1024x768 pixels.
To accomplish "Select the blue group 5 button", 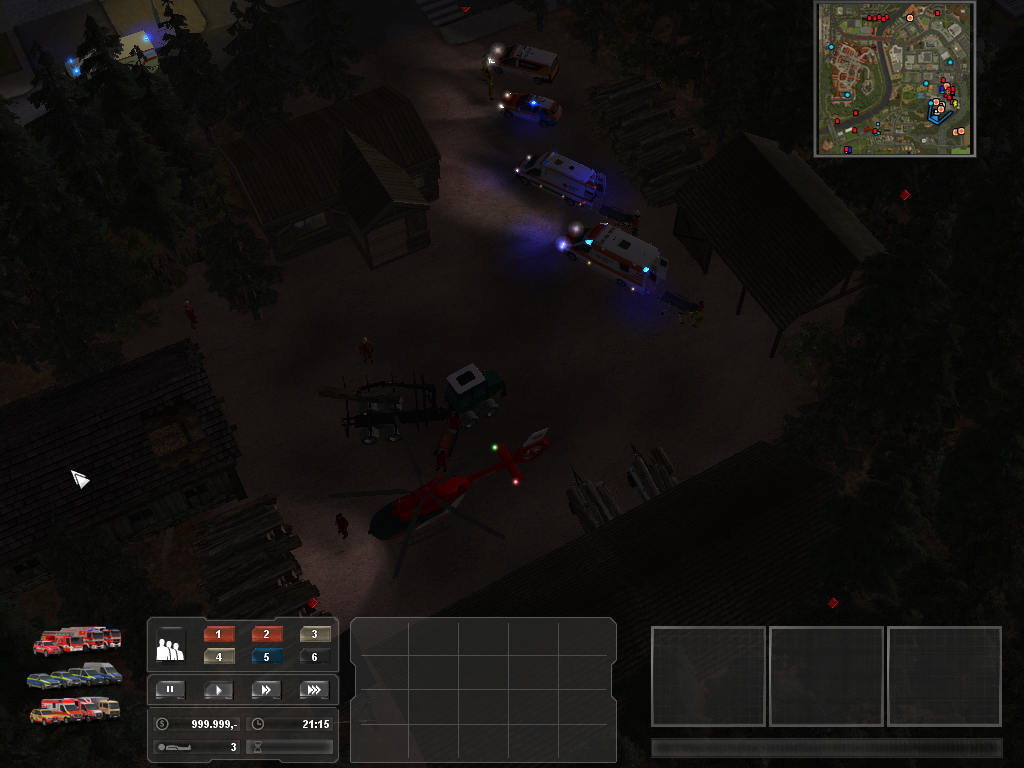I will [x=266, y=657].
